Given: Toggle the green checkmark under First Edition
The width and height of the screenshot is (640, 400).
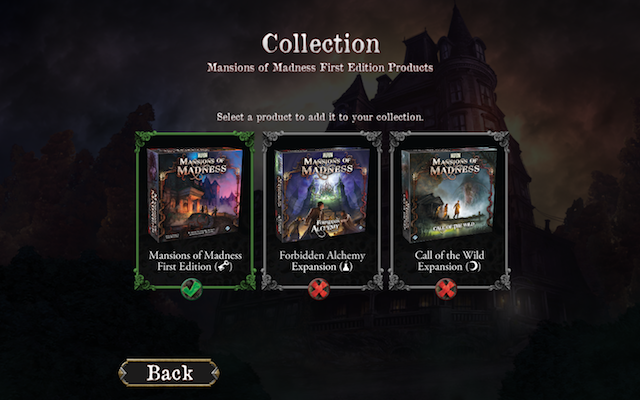Looking at the screenshot, I should (x=195, y=290).
